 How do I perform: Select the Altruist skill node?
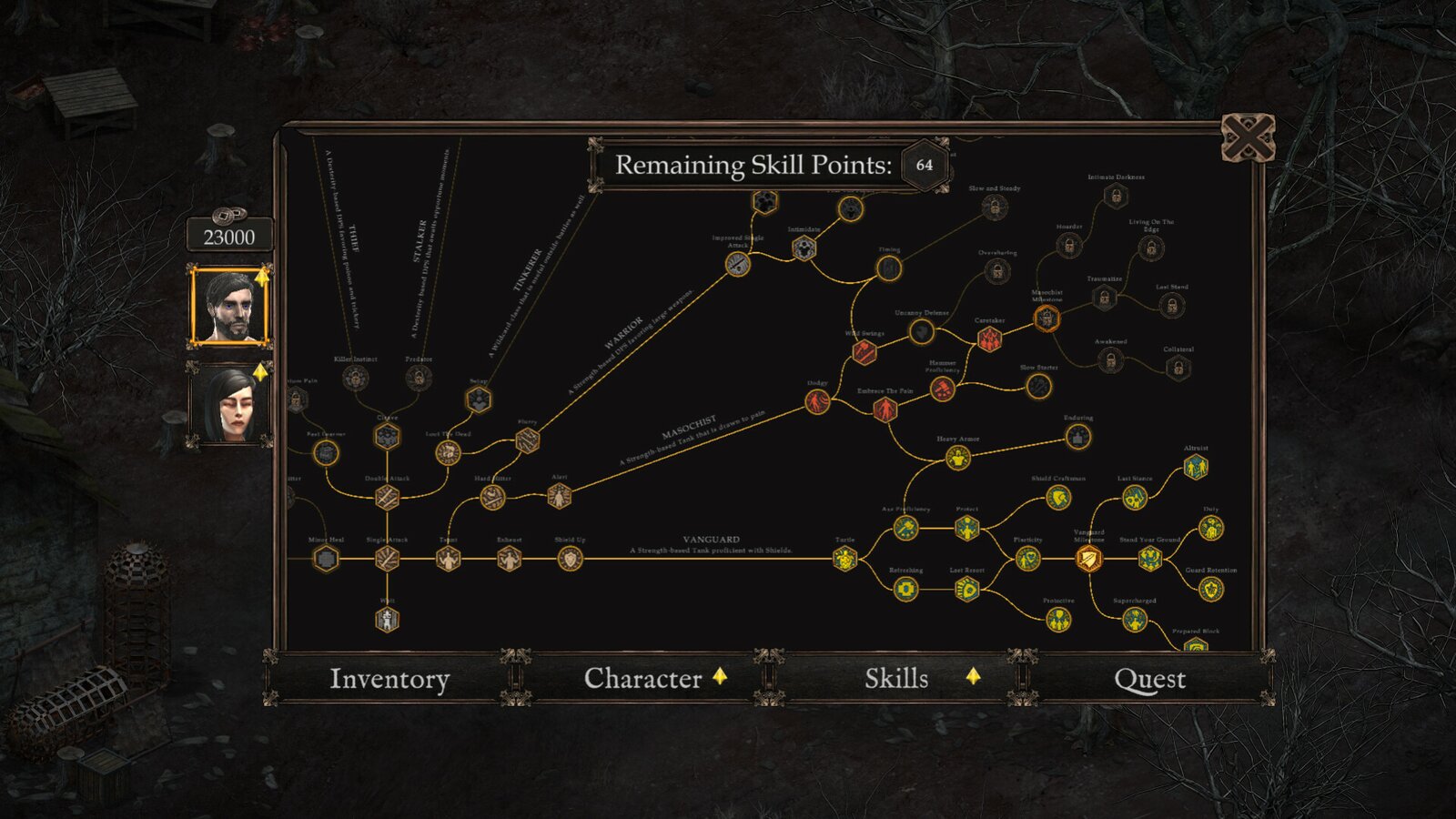(1196, 467)
